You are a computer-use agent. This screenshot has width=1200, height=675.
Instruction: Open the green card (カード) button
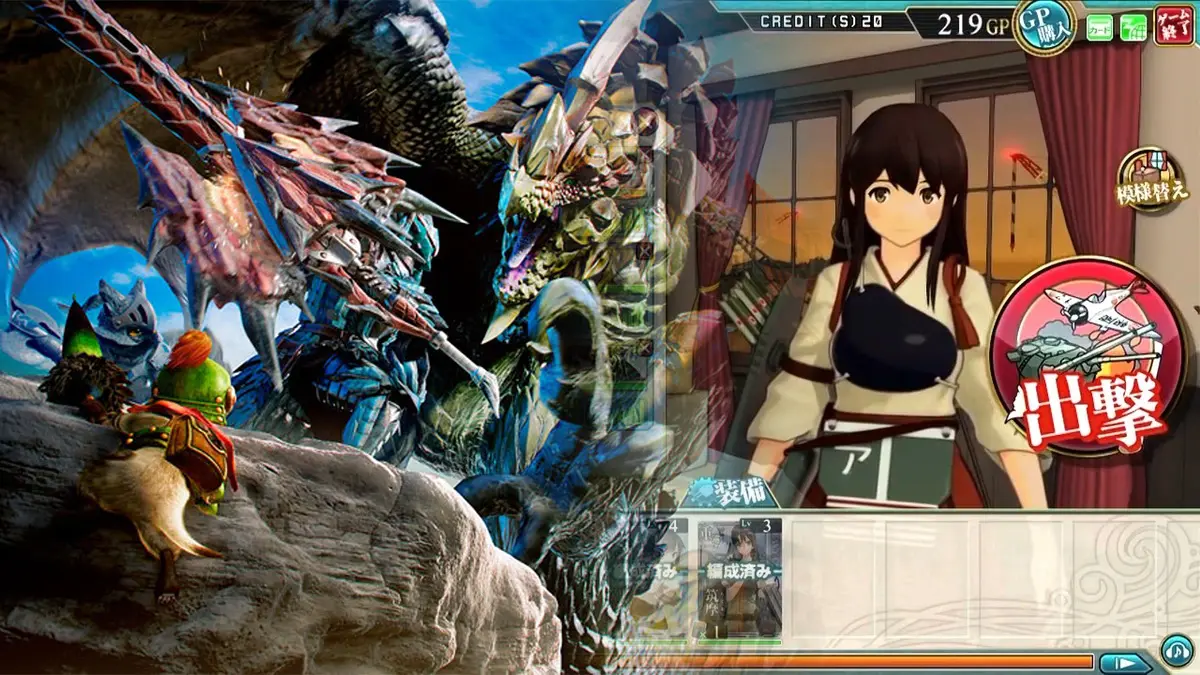(1100, 27)
